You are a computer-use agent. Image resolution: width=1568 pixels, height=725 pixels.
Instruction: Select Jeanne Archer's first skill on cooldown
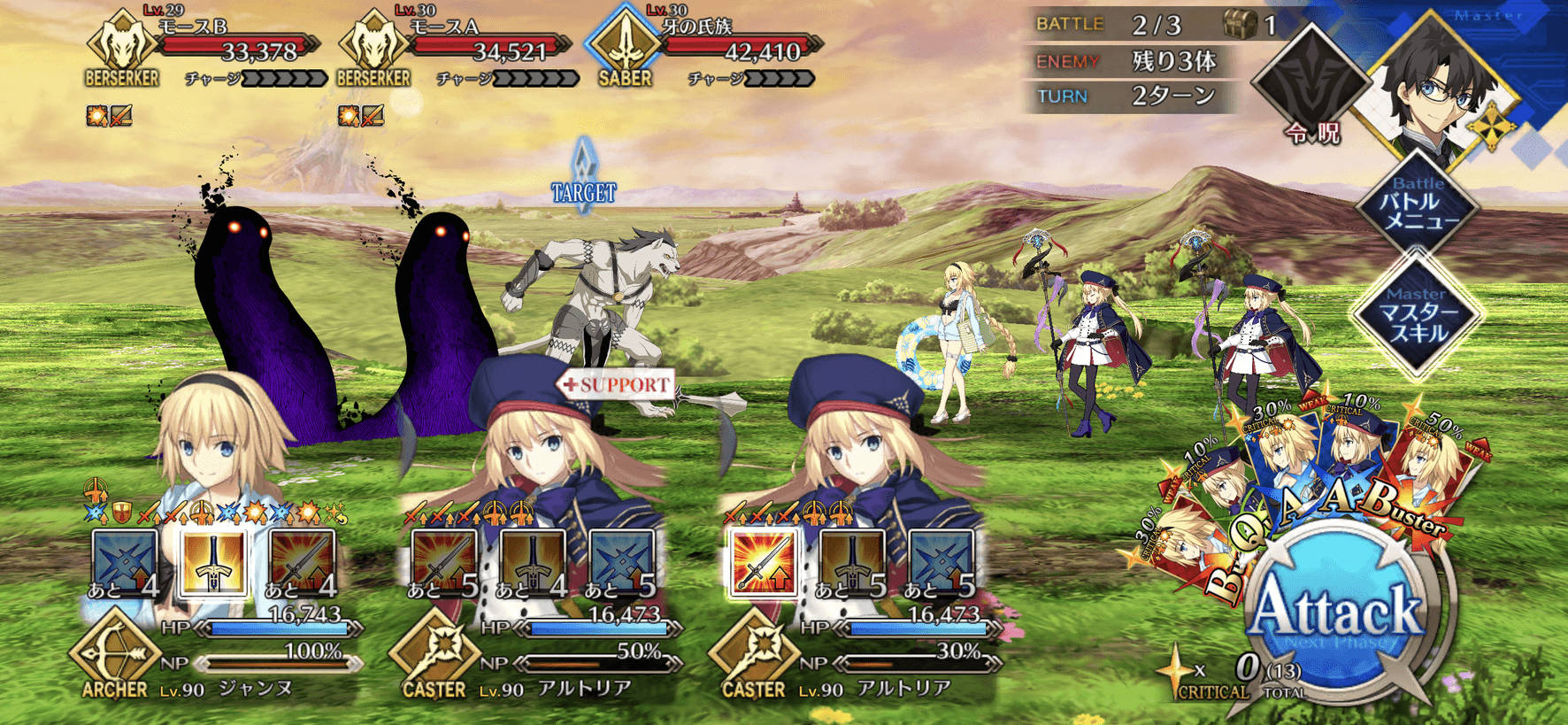[125, 561]
